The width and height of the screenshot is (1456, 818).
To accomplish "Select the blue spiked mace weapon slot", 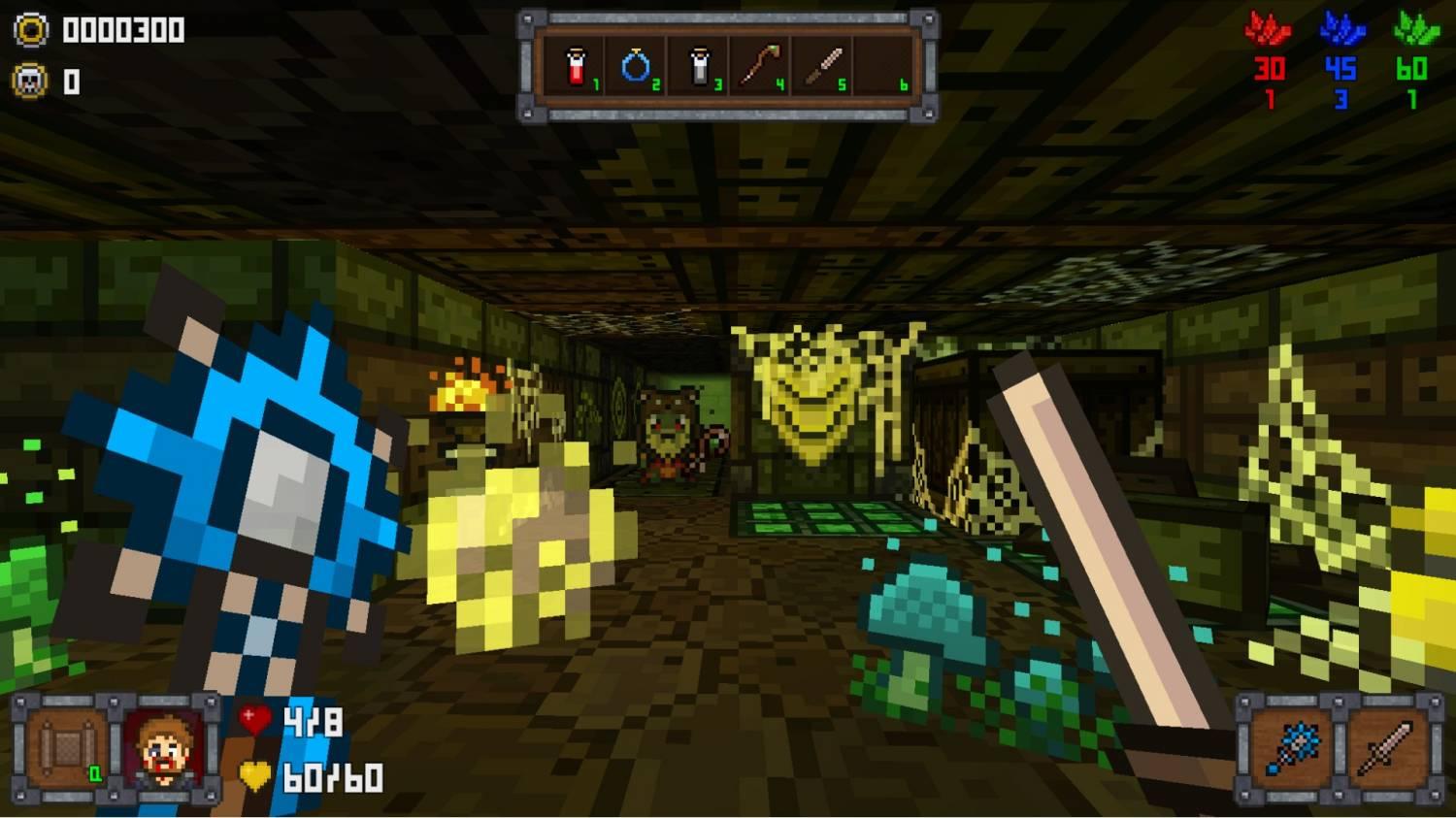I will [1289, 749].
